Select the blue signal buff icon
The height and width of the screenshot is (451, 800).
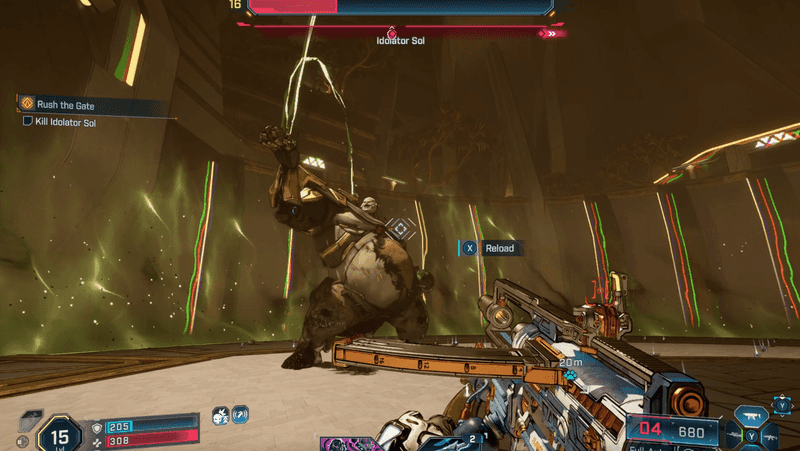pos(241,414)
